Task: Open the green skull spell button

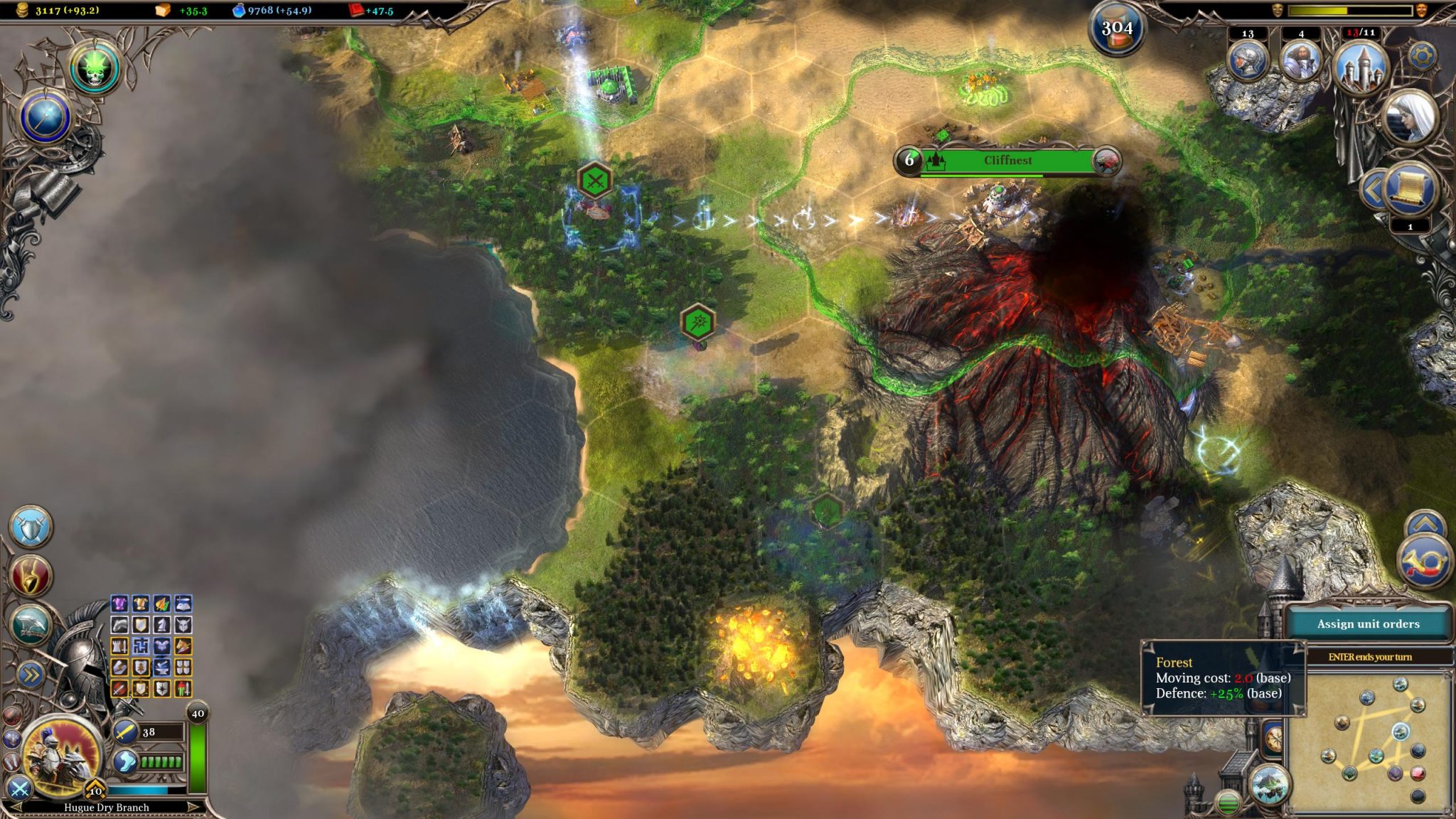Action: click(x=95, y=68)
